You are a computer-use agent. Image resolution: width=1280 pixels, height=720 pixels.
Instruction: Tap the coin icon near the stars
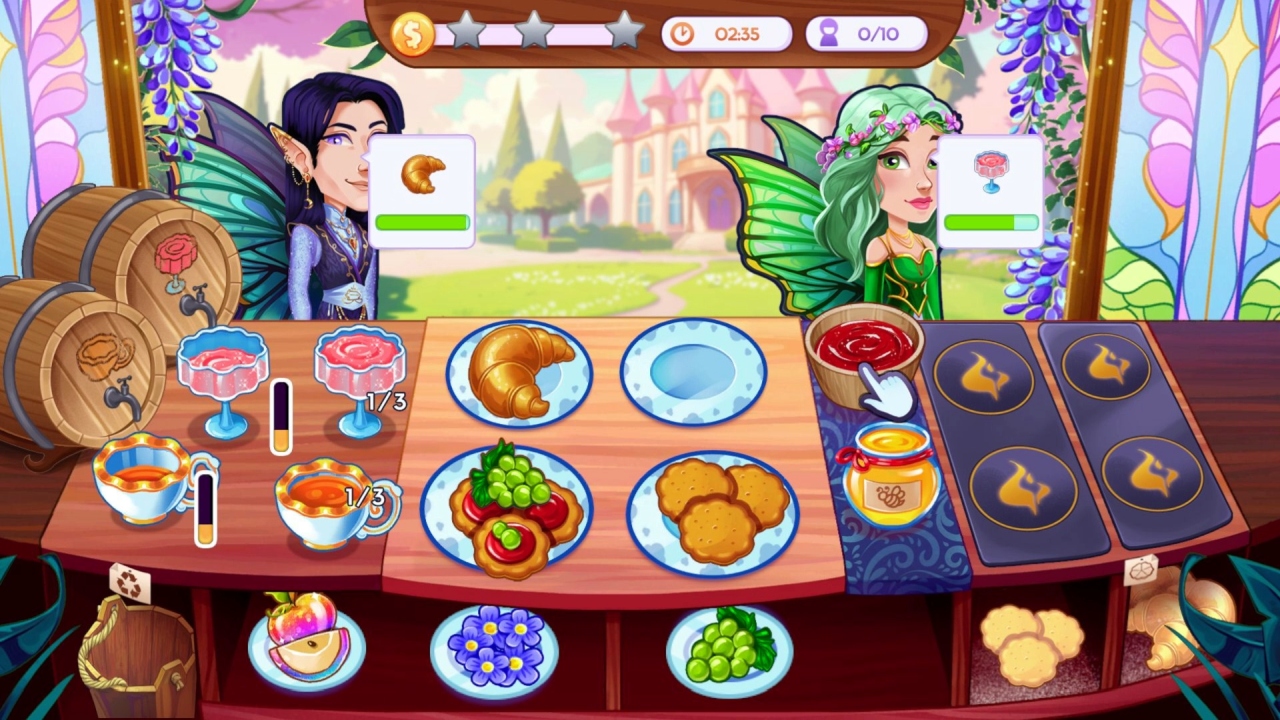(413, 33)
